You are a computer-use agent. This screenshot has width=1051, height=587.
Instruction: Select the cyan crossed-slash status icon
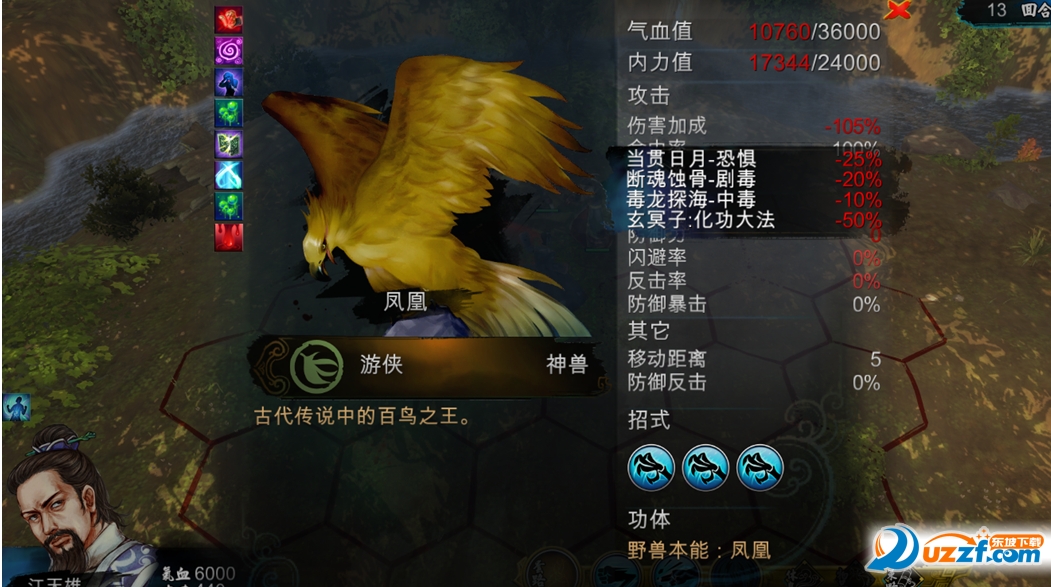coord(229,175)
